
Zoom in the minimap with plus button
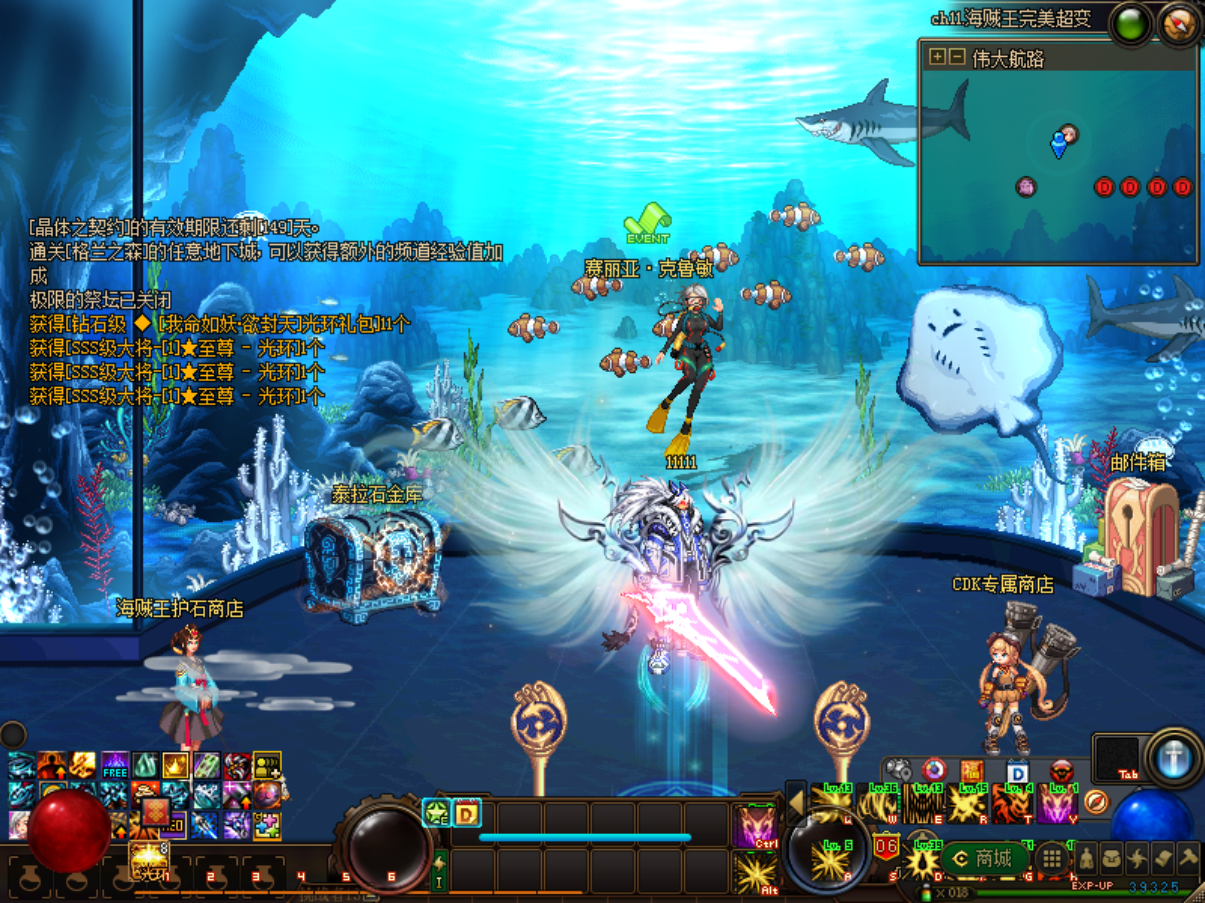pos(937,57)
